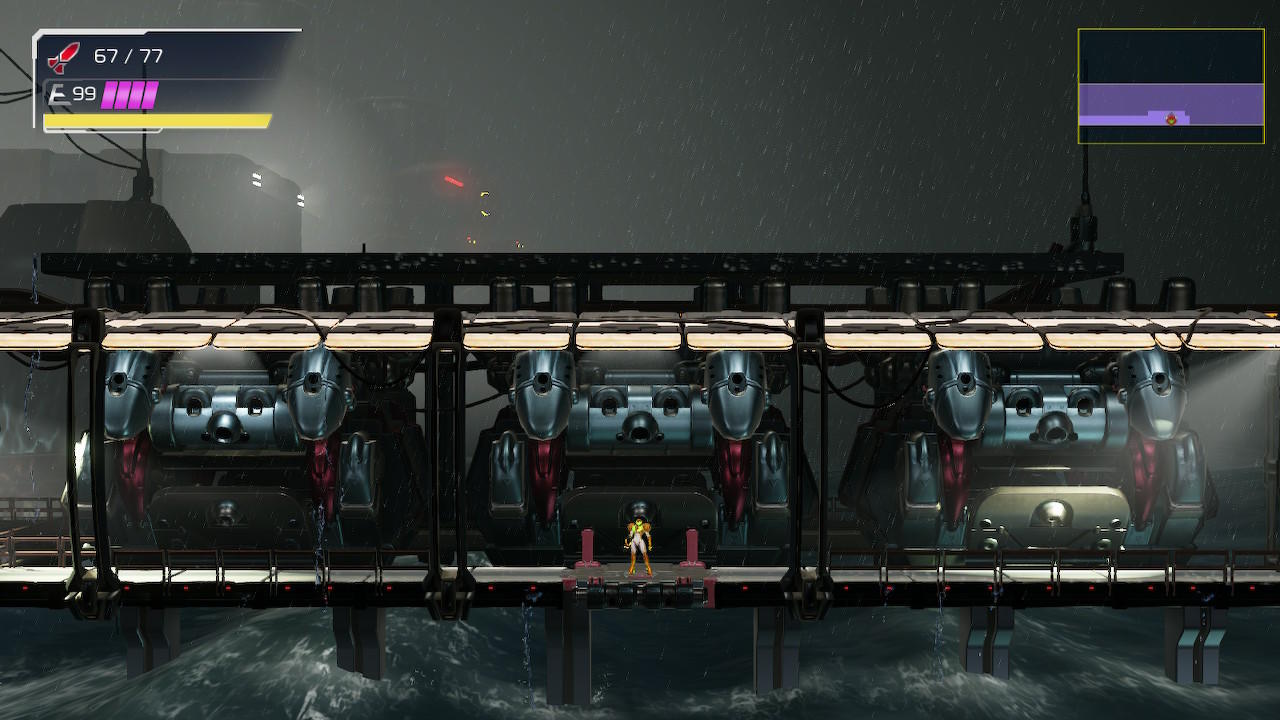Click the yellow charge progress bar
Image resolution: width=1280 pixels, height=720 pixels.
click(x=155, y=120)
